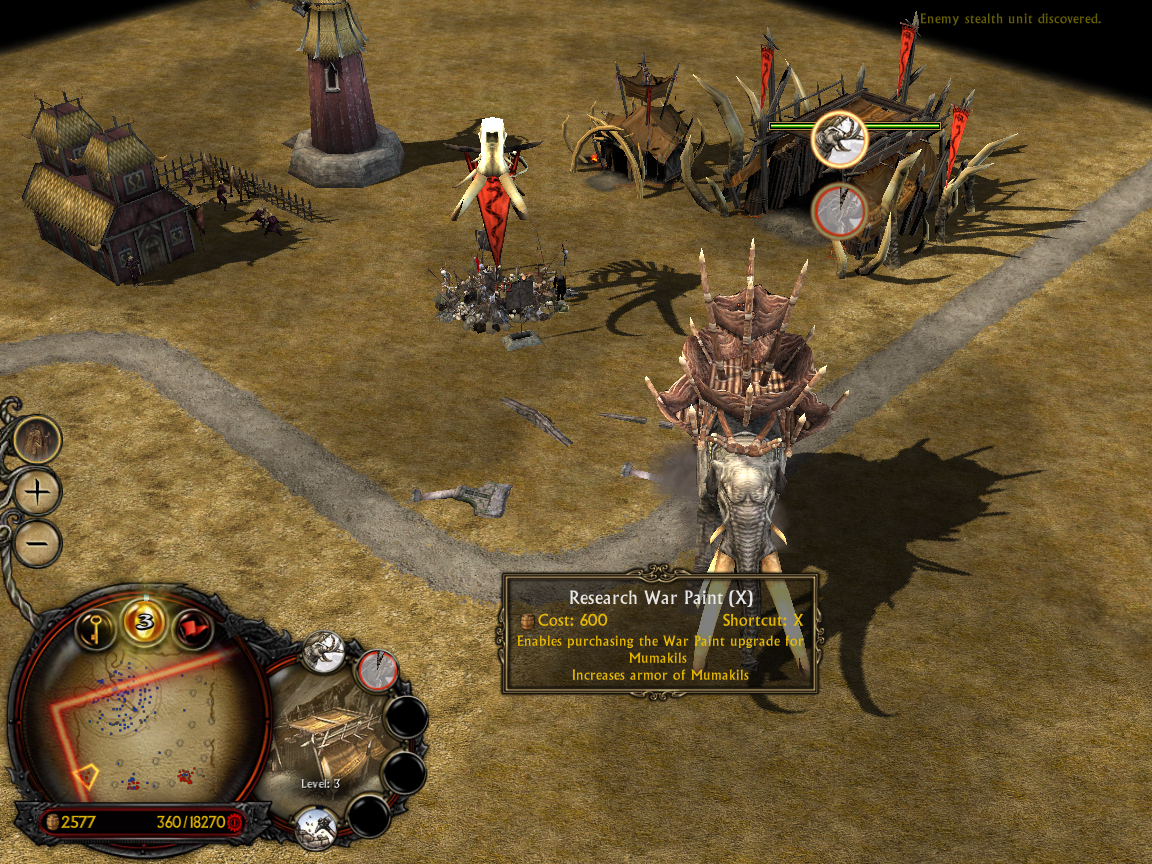This screenshot has height=864, width=1152.
Task: Click the Mumakil icon floating over the pen
Action: coord(838,138)
